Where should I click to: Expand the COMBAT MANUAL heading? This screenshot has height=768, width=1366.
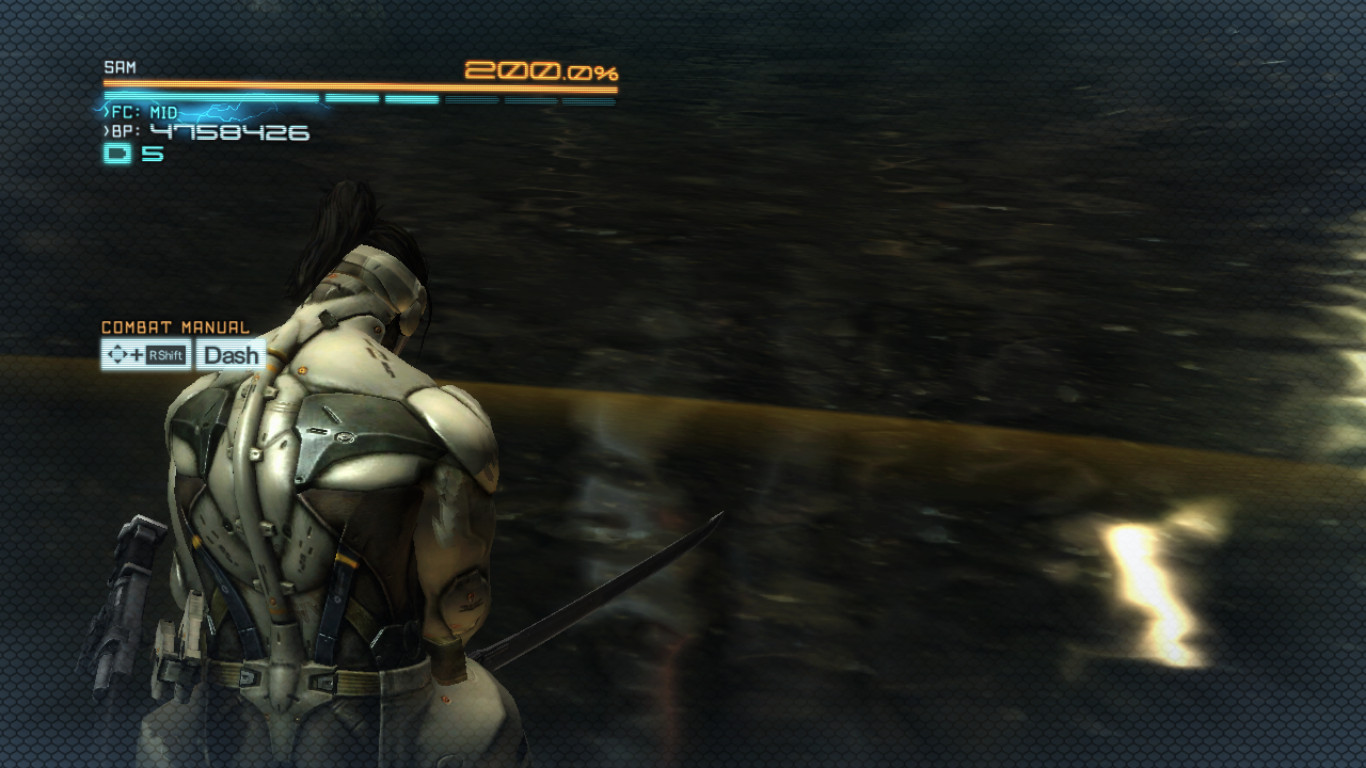point(175,326)
